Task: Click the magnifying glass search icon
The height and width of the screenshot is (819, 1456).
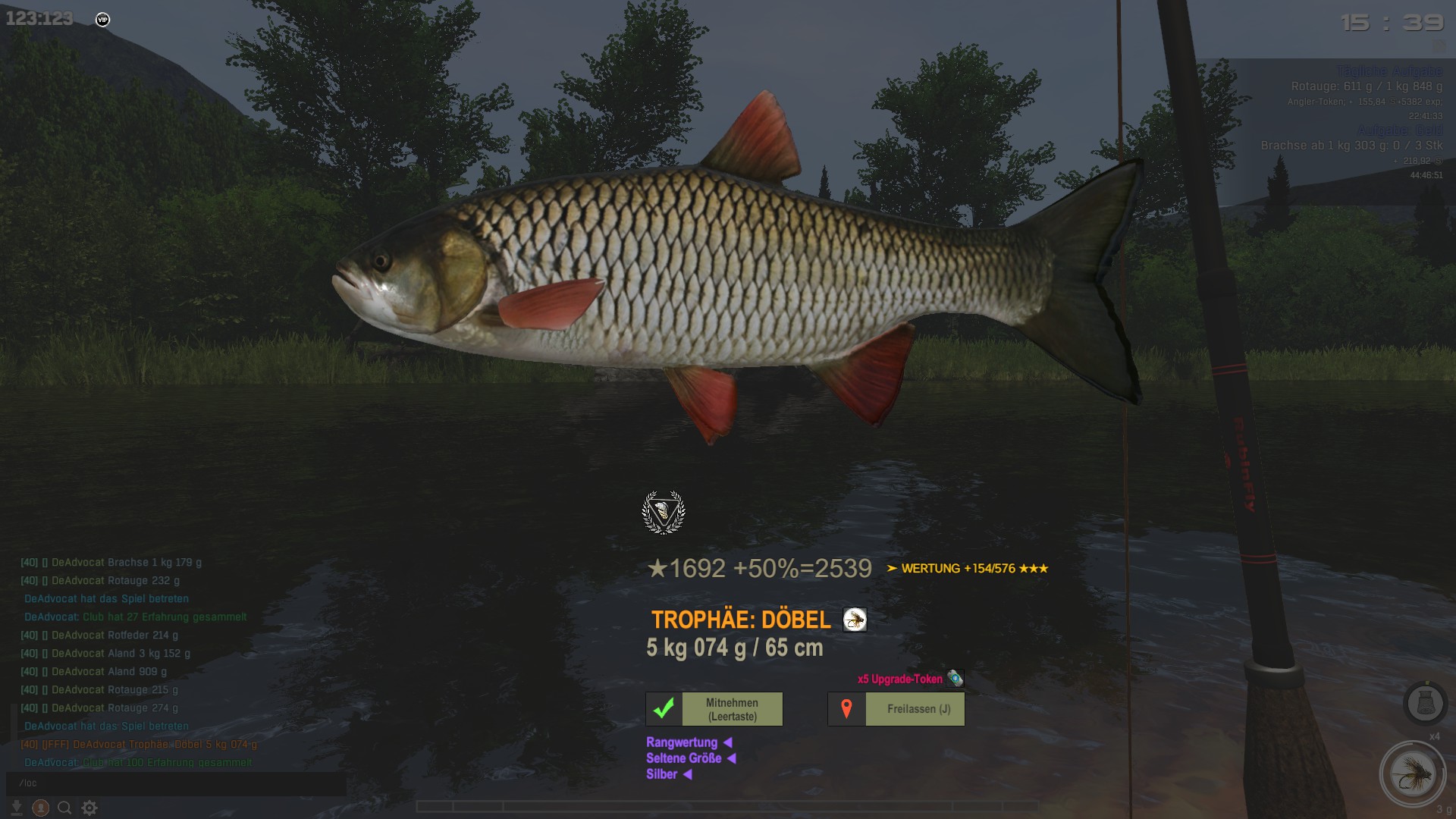Action: click(x=65, y=808)
